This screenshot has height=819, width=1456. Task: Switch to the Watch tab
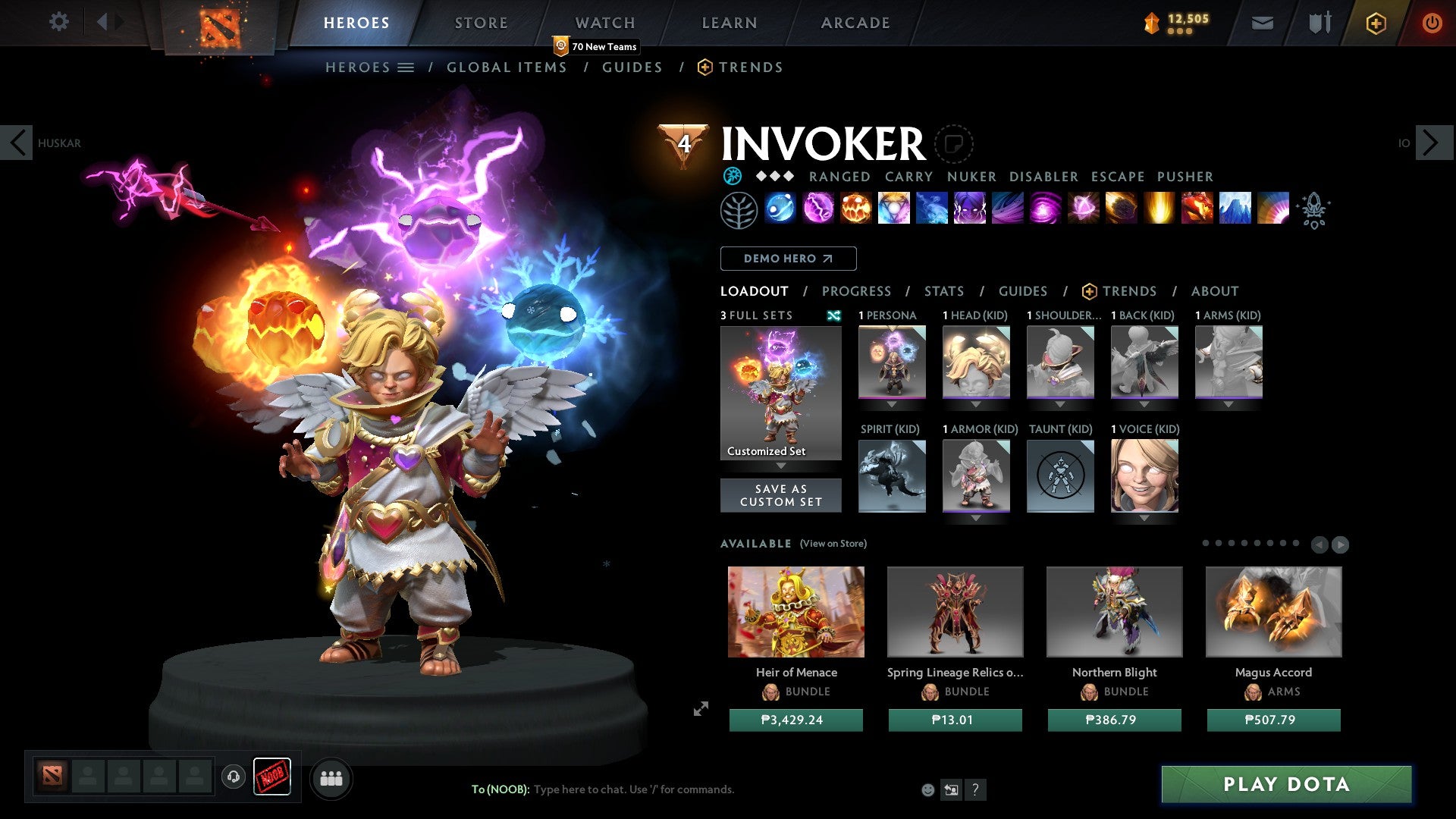604,23
